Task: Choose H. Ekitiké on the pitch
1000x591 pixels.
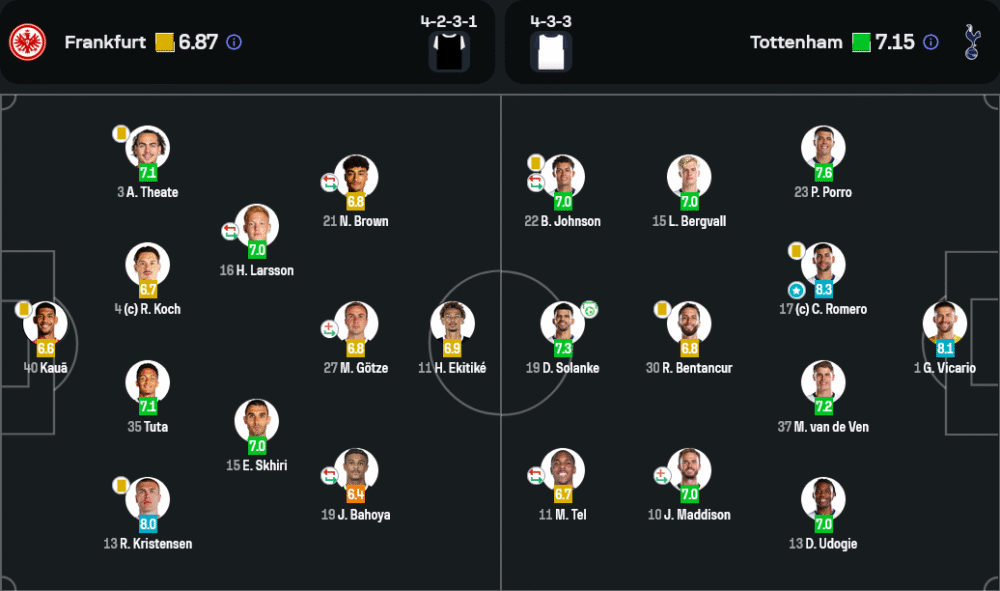Action: [x=452, y=322]
